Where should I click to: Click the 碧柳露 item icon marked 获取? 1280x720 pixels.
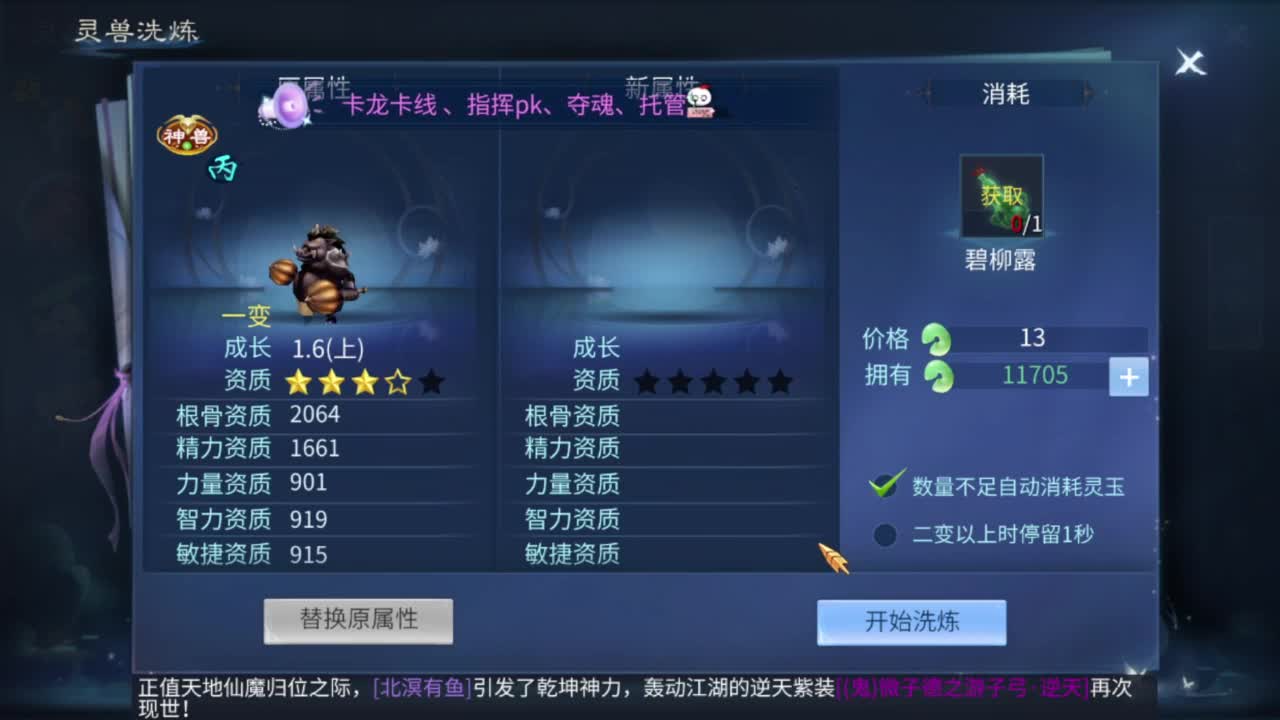(x=1000, y=193)
